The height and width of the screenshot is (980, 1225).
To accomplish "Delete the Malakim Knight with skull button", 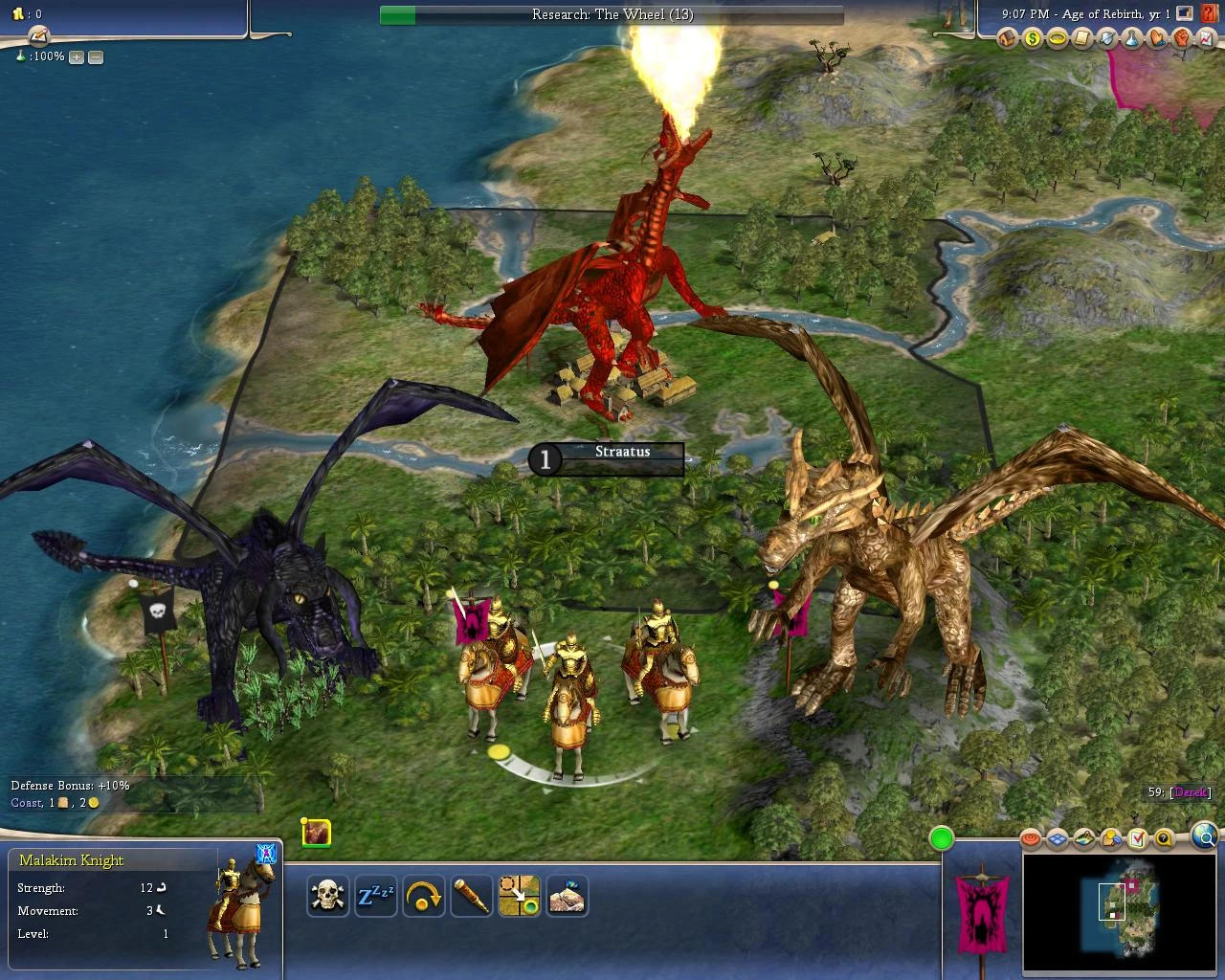I will 328,897.
